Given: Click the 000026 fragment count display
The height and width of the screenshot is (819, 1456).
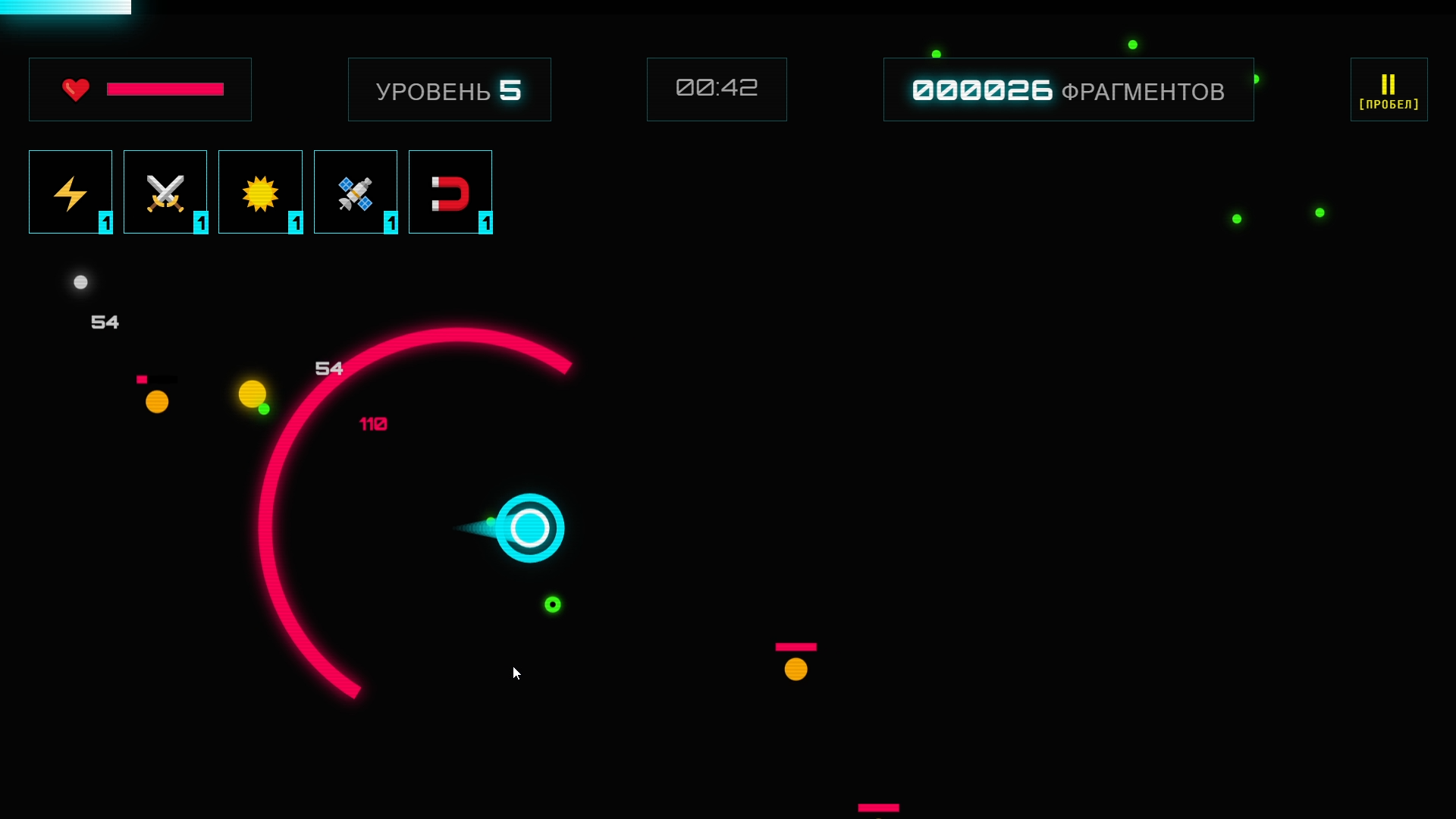Looking at the screenshot, I should (981, 89).
